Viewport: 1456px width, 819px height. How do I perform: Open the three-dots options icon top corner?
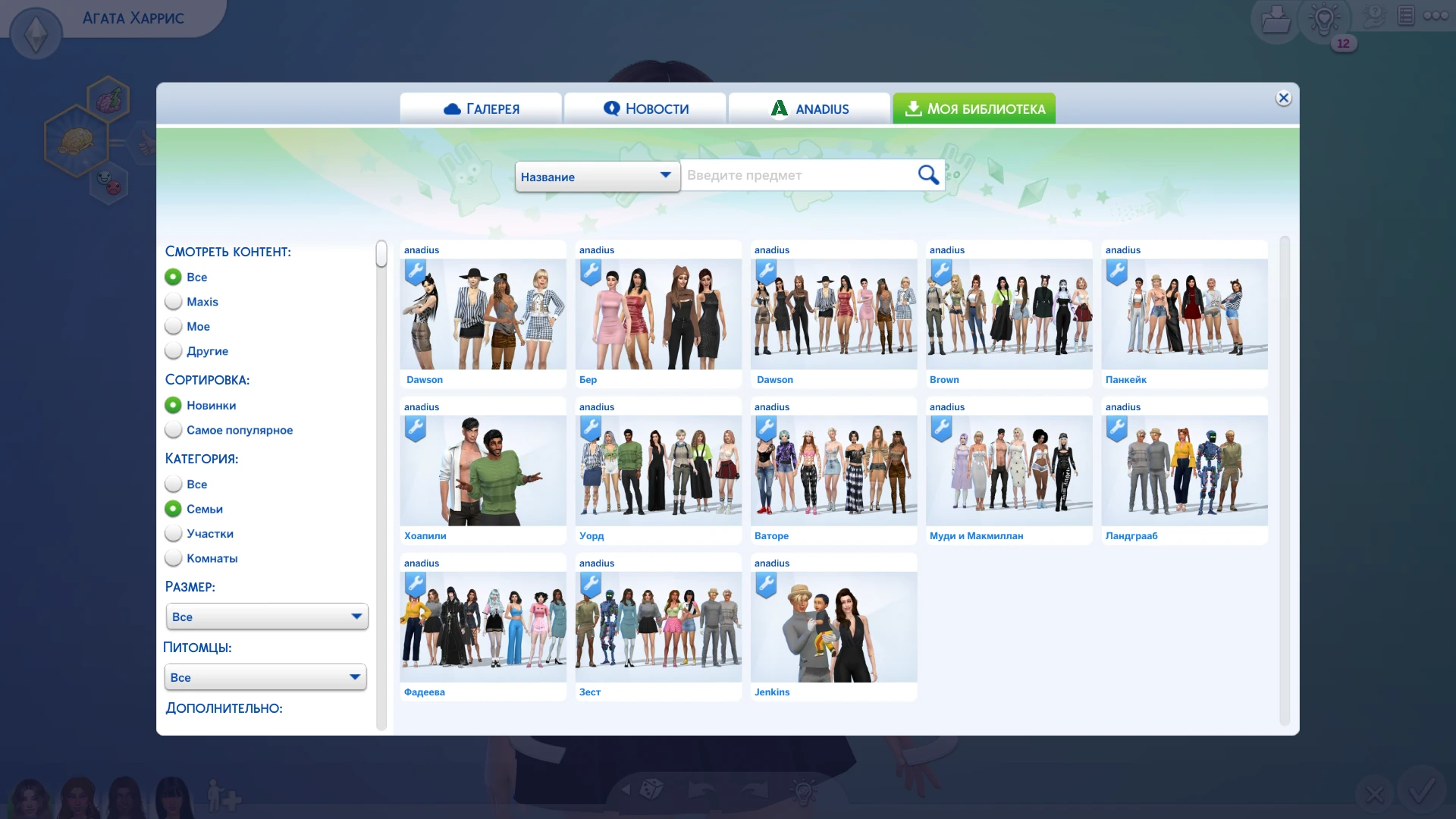click(x=1436, y=15)
